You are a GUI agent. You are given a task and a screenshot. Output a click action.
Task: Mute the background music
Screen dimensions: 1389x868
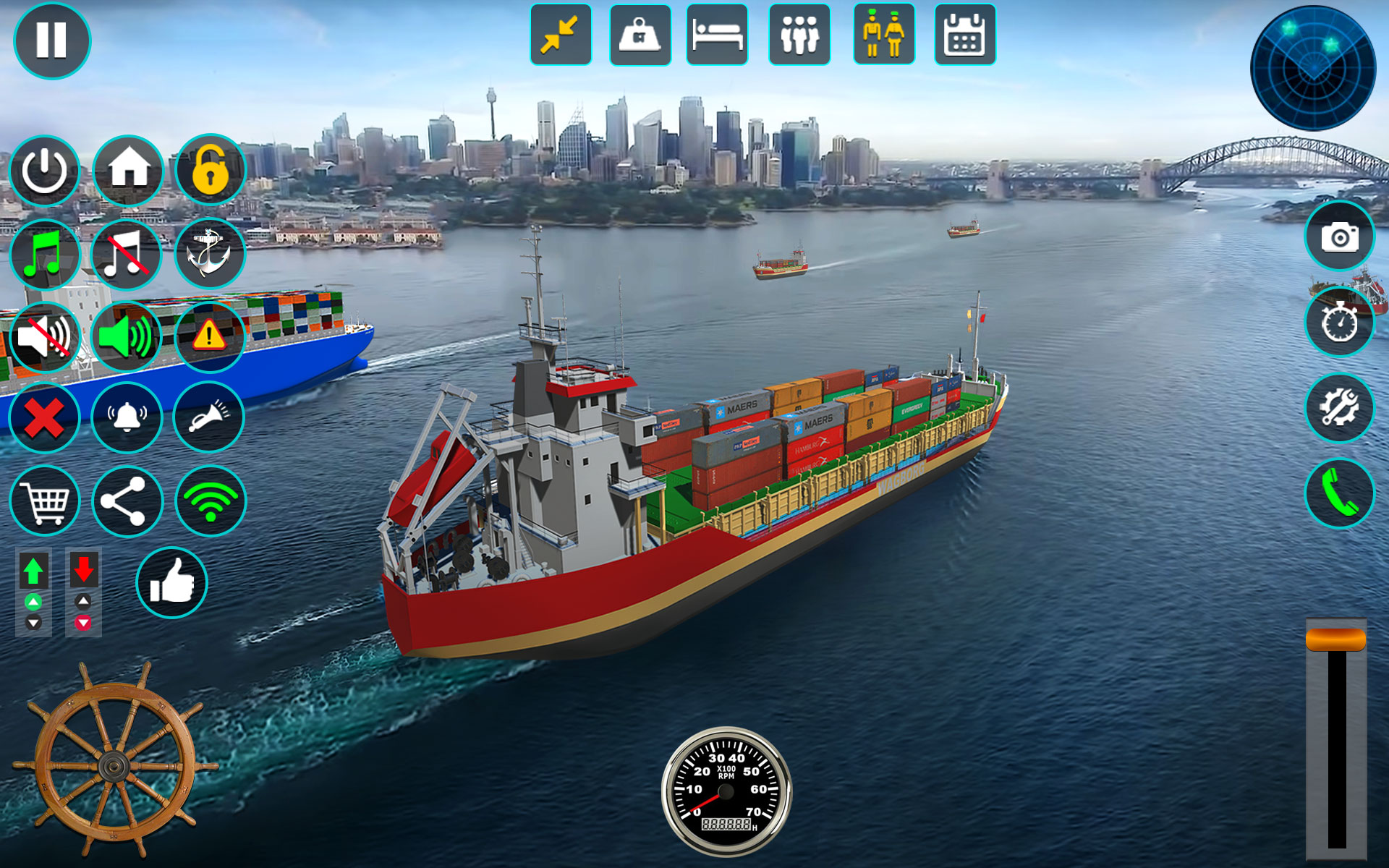tap(127, 254)
